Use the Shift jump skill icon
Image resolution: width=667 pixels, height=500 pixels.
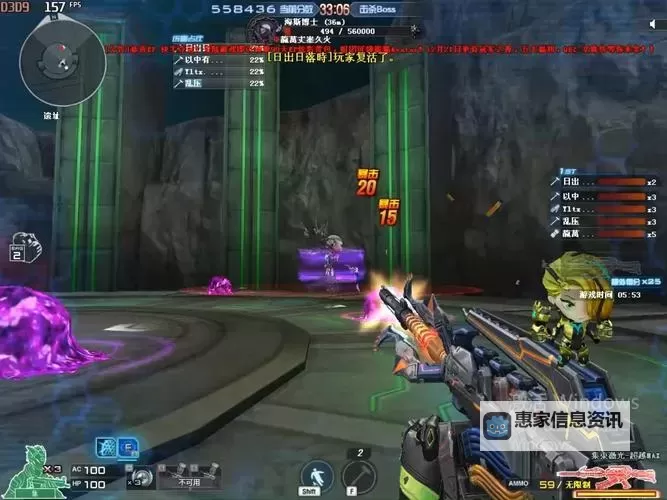click(315, 476)
